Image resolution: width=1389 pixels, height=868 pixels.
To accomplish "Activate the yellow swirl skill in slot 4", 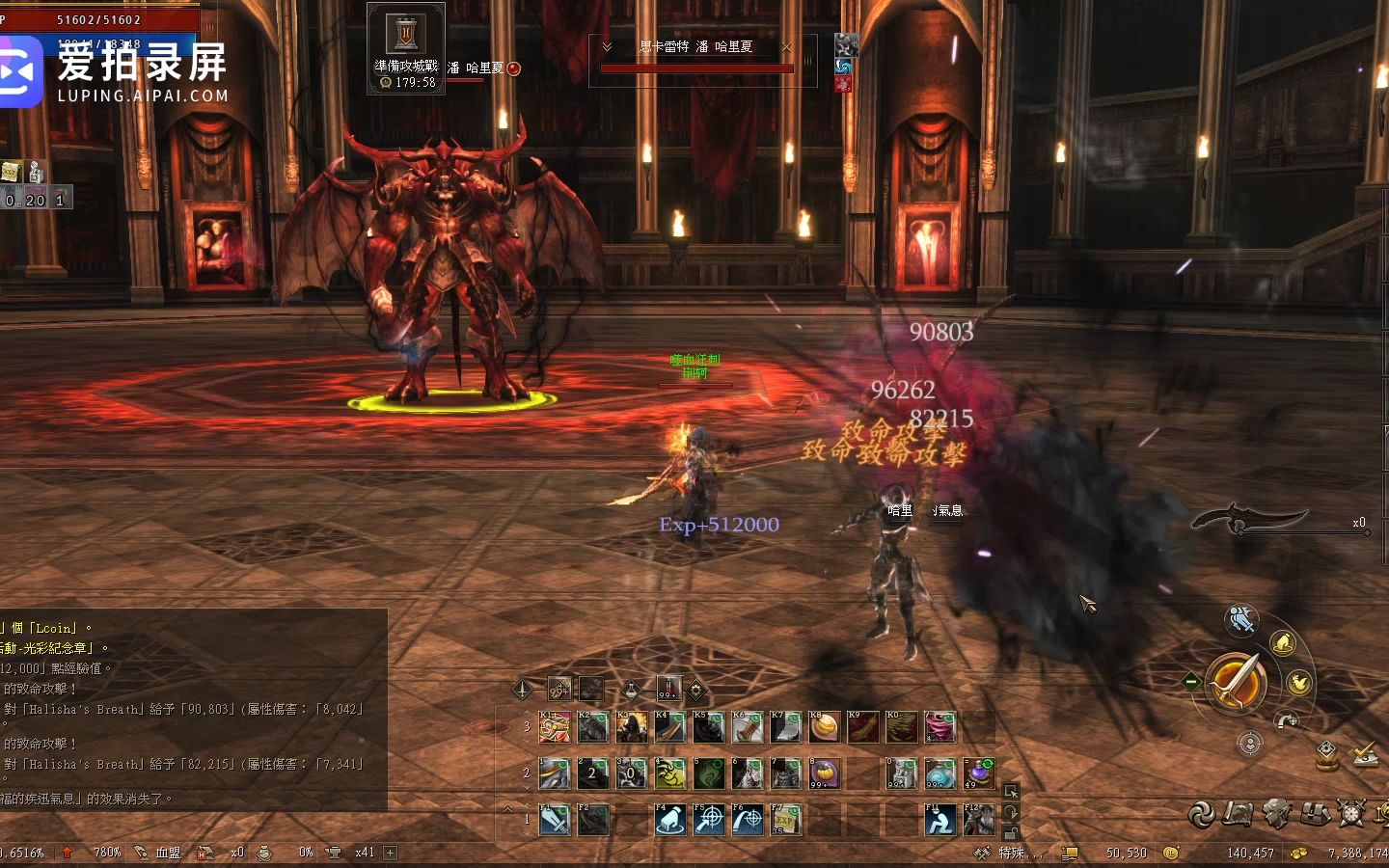I will tap(670, 773).
